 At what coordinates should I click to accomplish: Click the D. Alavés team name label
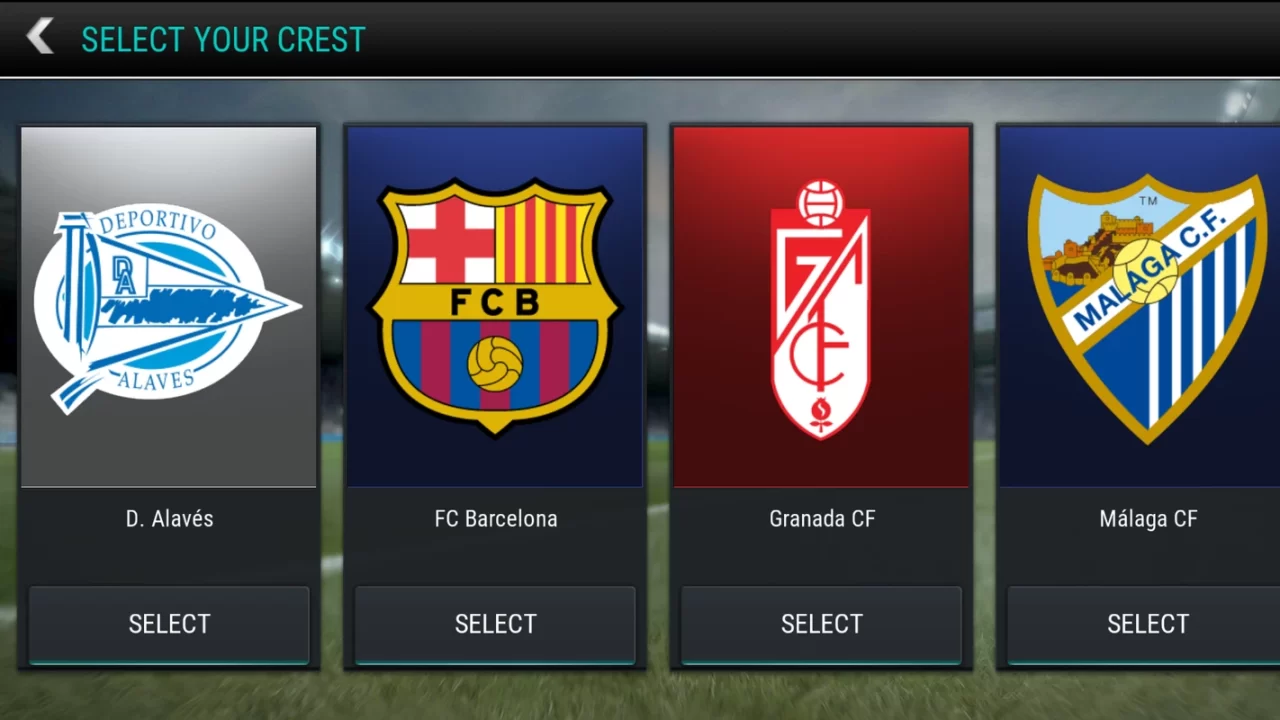point(169,518)
